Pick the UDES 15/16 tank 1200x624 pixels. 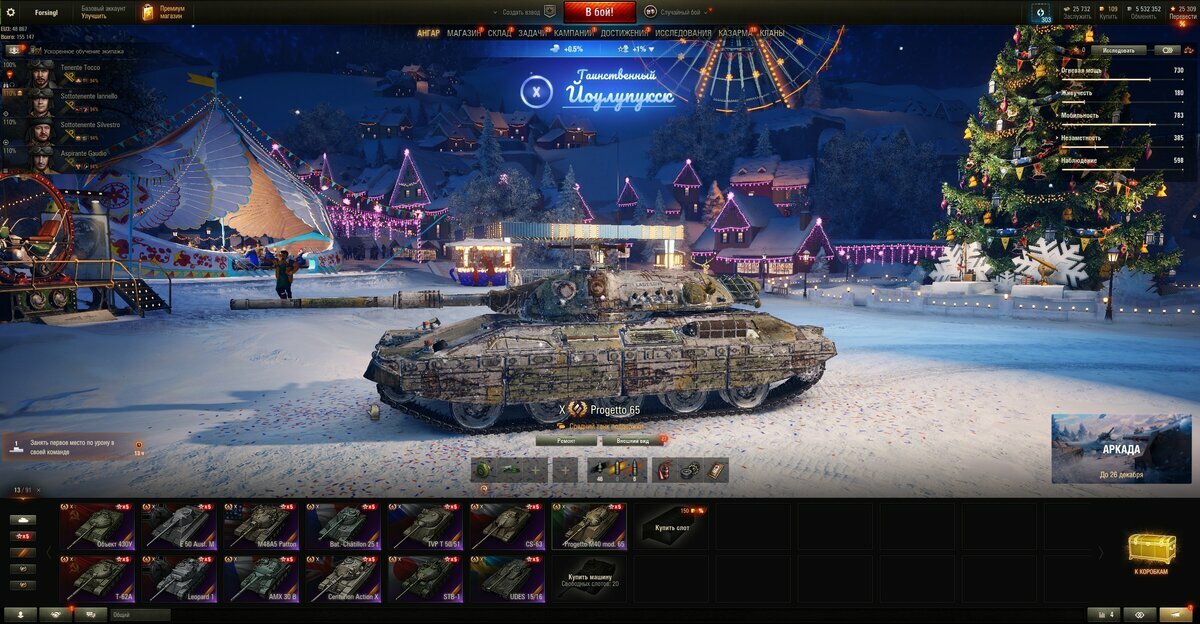coord(507,579)
